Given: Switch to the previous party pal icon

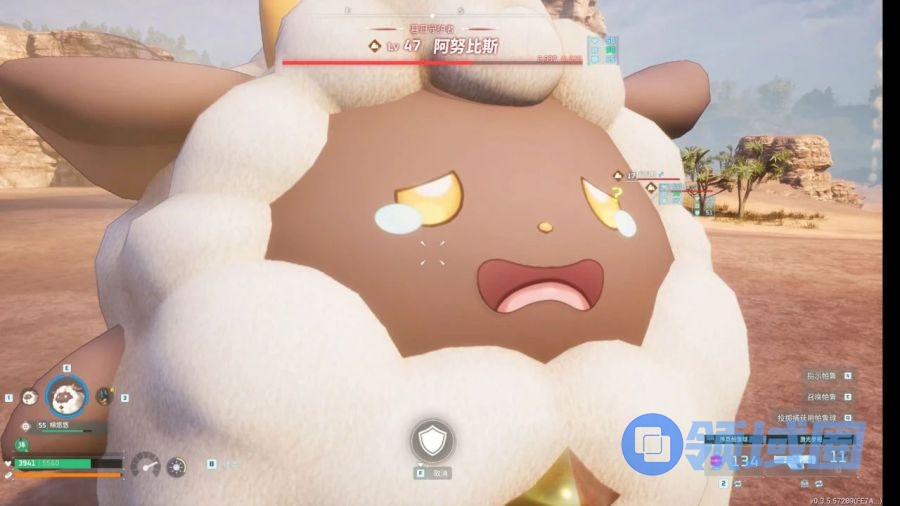Looking at the screenshot, I should pos(29,397).
